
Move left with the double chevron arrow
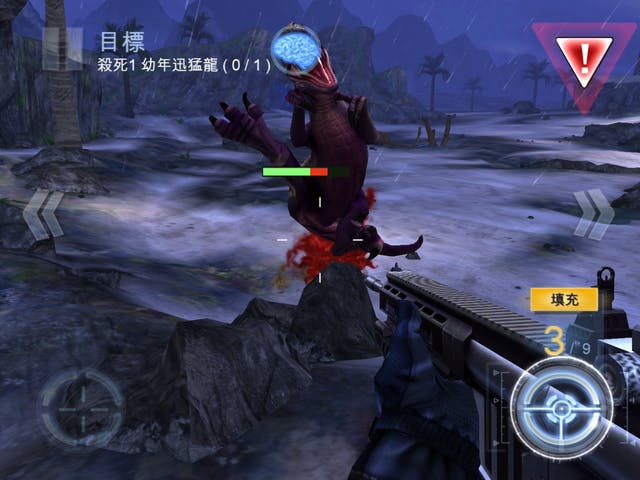pyautogui.click(x=43, y=215)
